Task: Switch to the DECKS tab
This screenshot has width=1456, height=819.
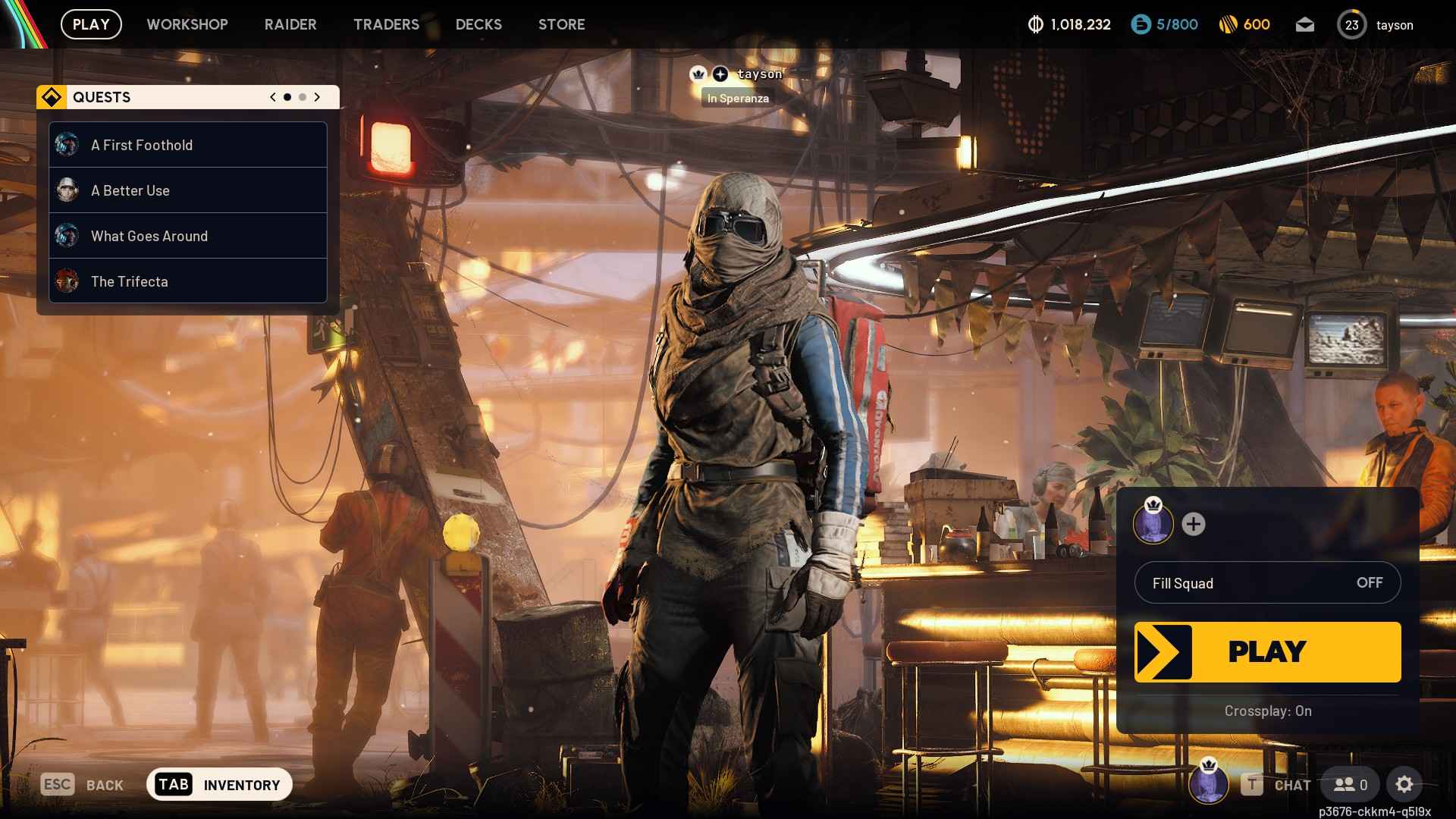Action: (478, 24)
